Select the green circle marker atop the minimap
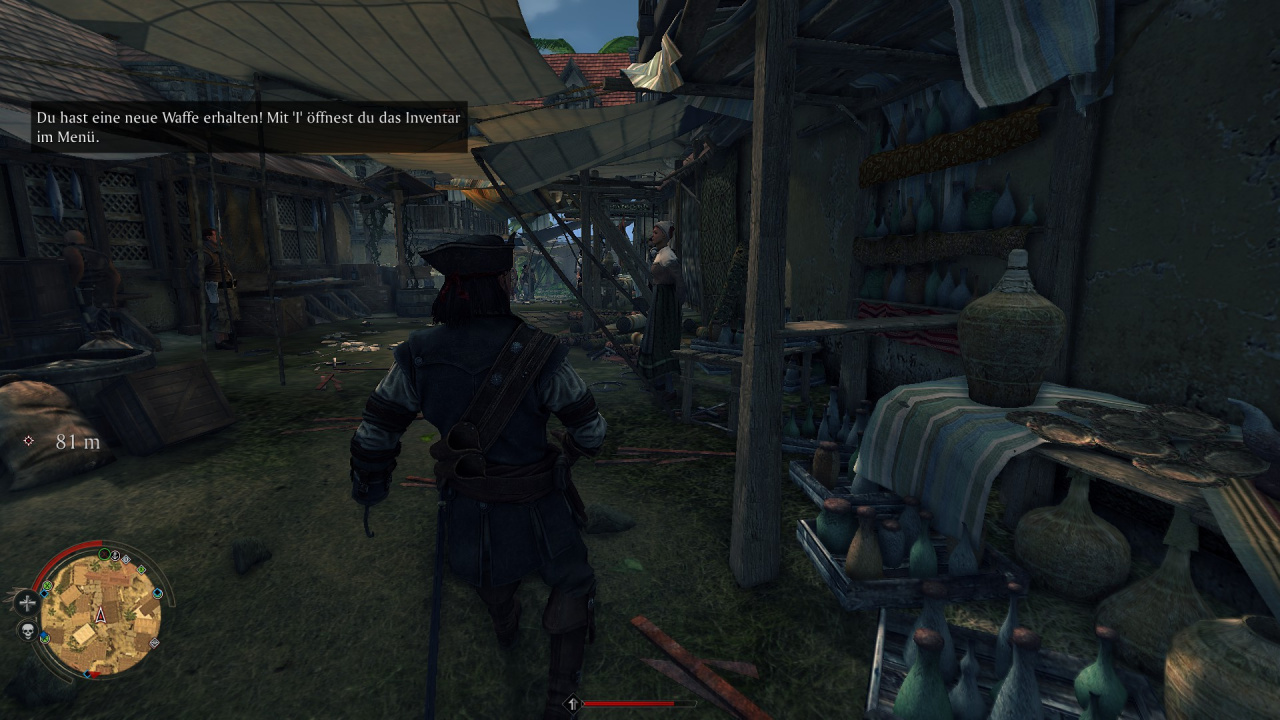1280x720 pixels. click(x=104, y=554)
